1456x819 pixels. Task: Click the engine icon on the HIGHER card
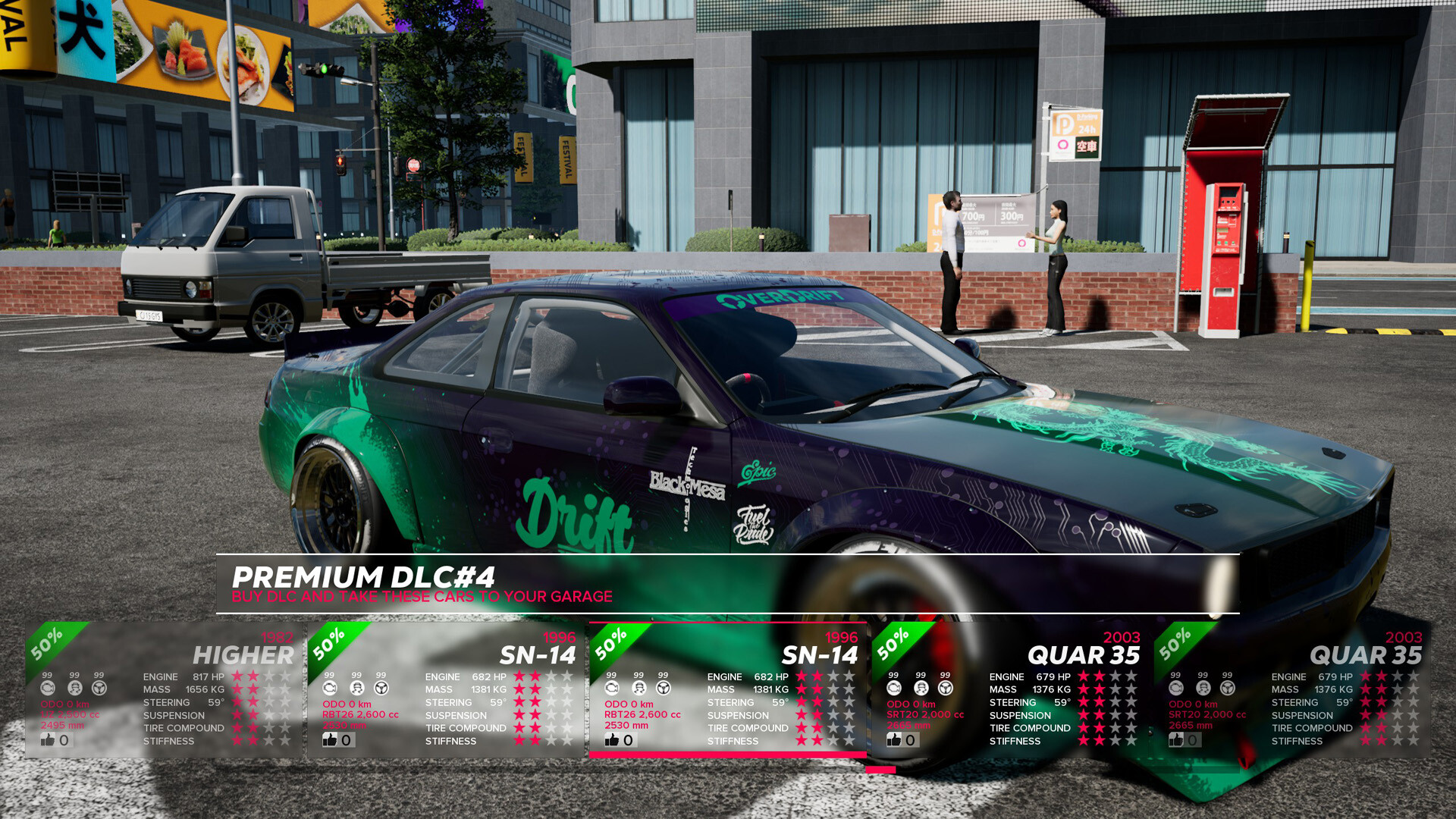[x=49, y=688]
